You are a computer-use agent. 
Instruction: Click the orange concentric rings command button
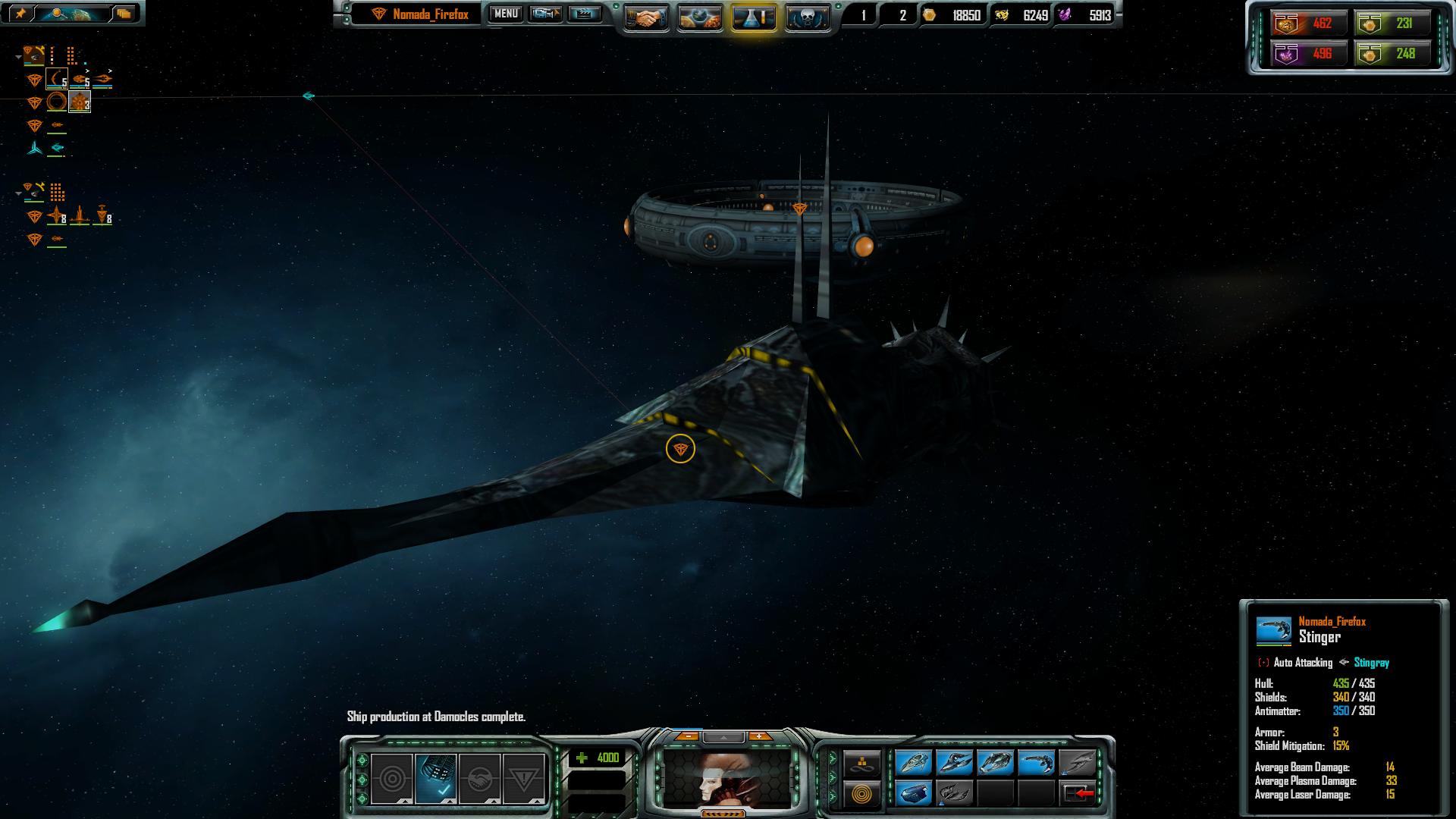862,794
